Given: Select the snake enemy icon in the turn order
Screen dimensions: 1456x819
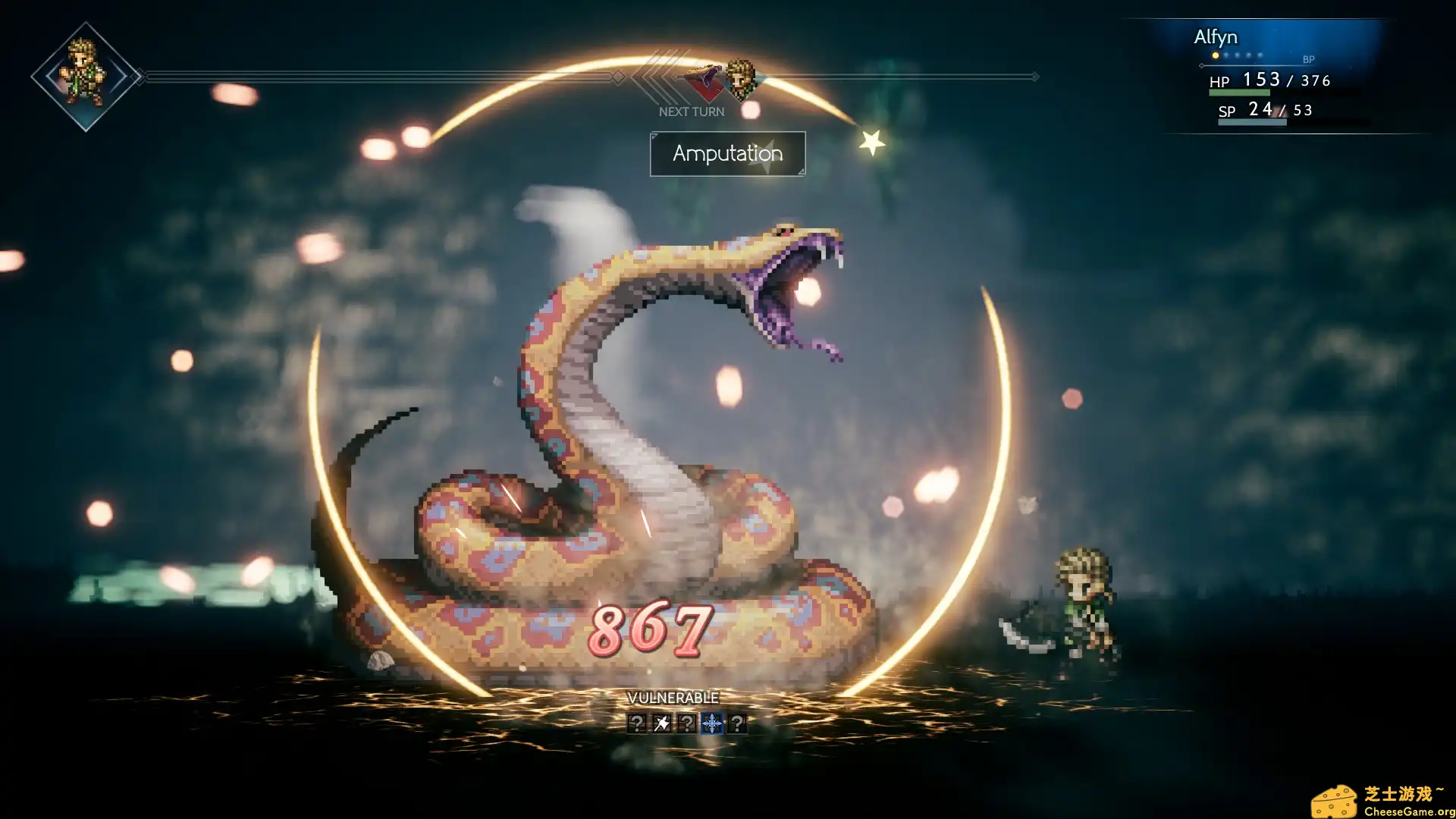Looking at the screenshot, I should 704,78.
